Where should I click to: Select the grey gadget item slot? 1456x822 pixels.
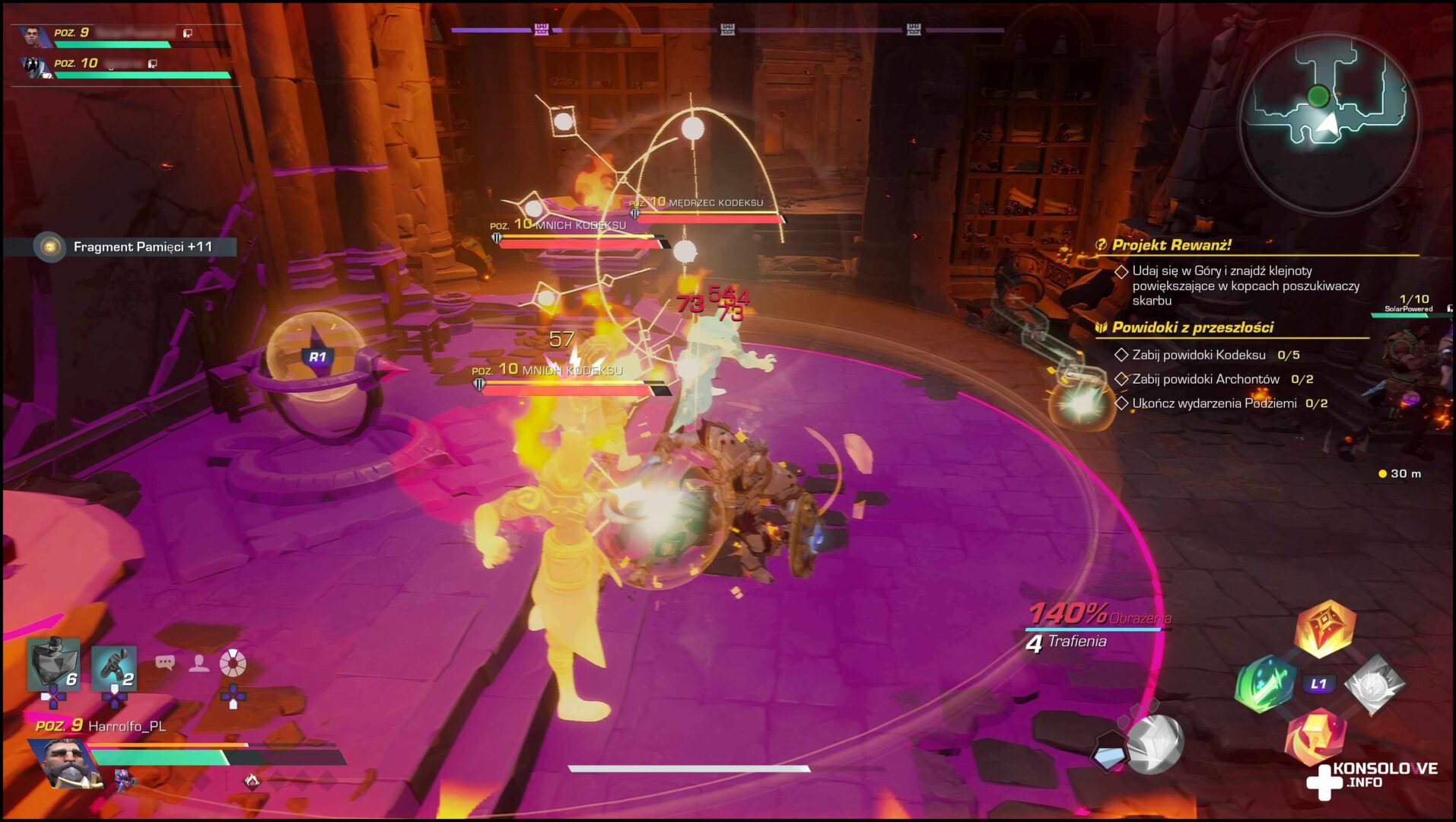pyautogui.click(x=114, y=667)
